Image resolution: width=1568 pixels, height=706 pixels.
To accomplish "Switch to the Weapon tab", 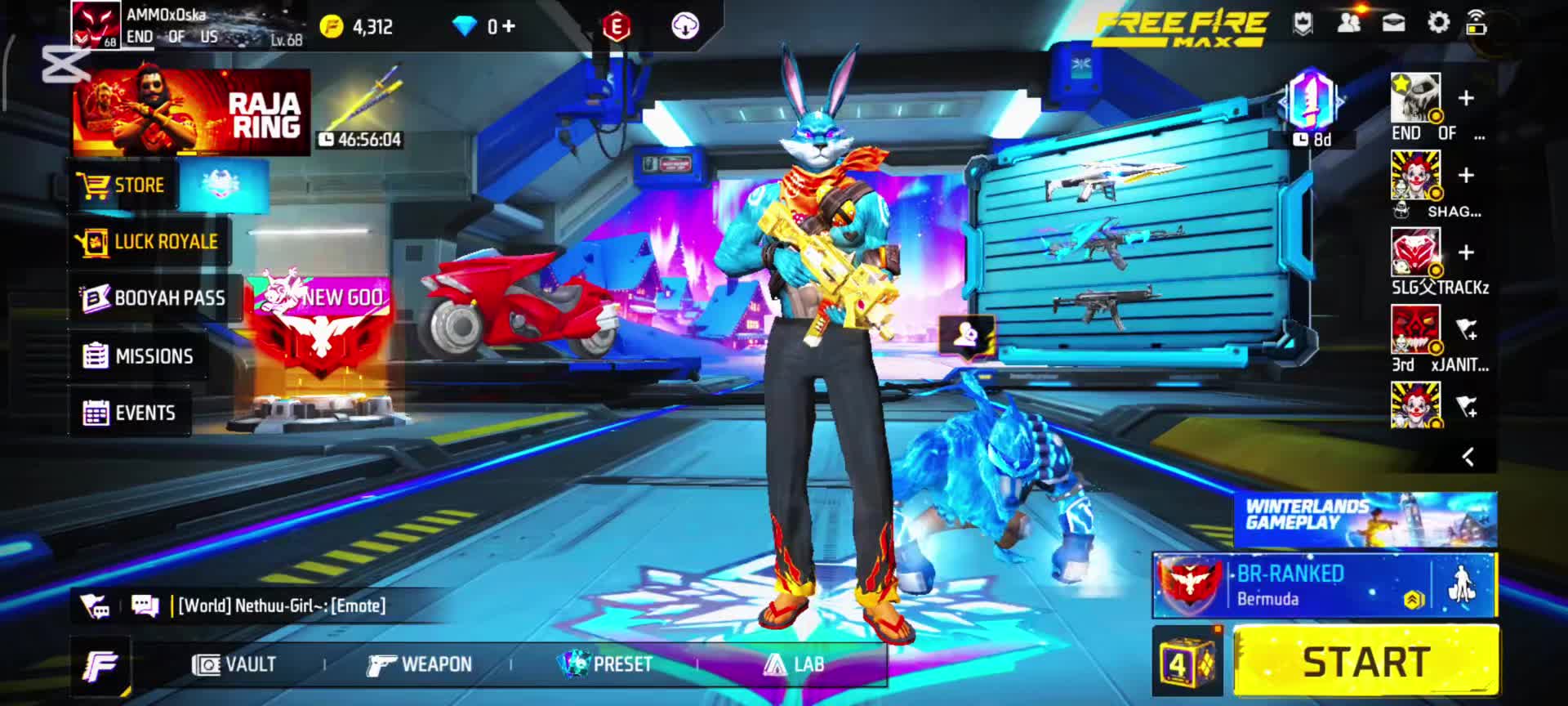I will 420,664.
